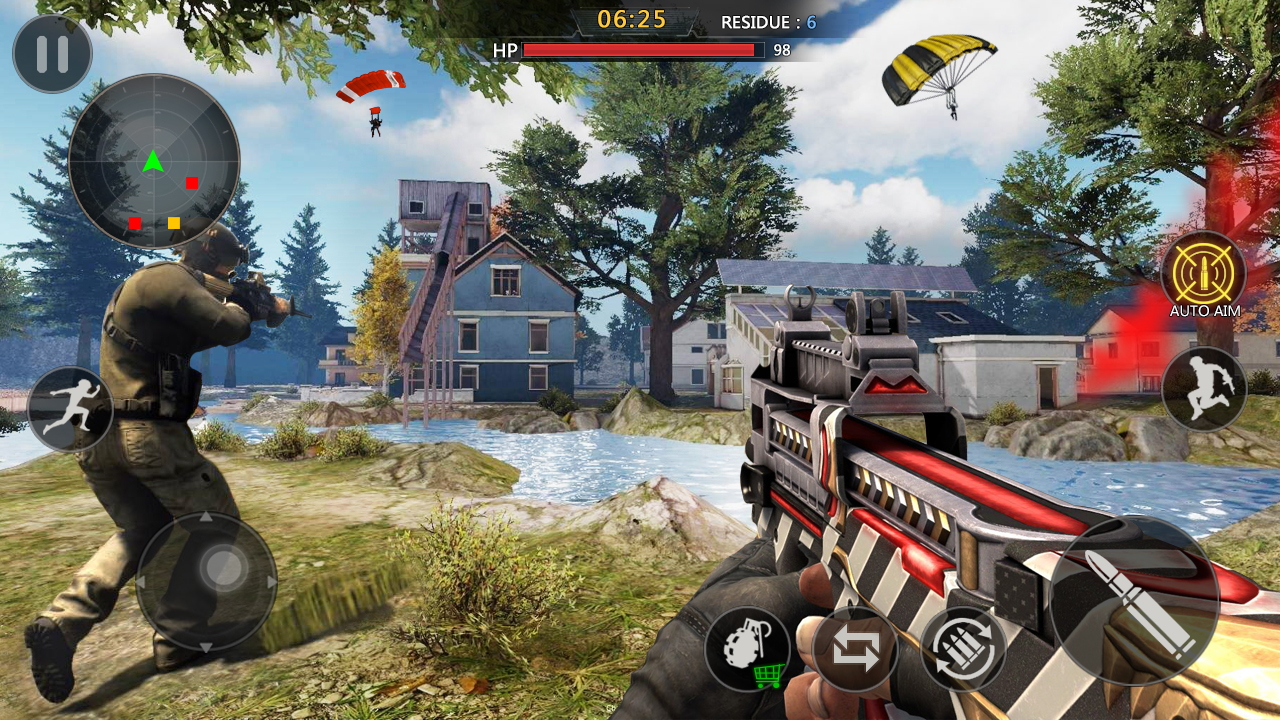Image resolution: width=1280 pixels, height=720 pixels.
Task: Activate the Auto Aim targeting icon
Action: [x=1203, y=272]
